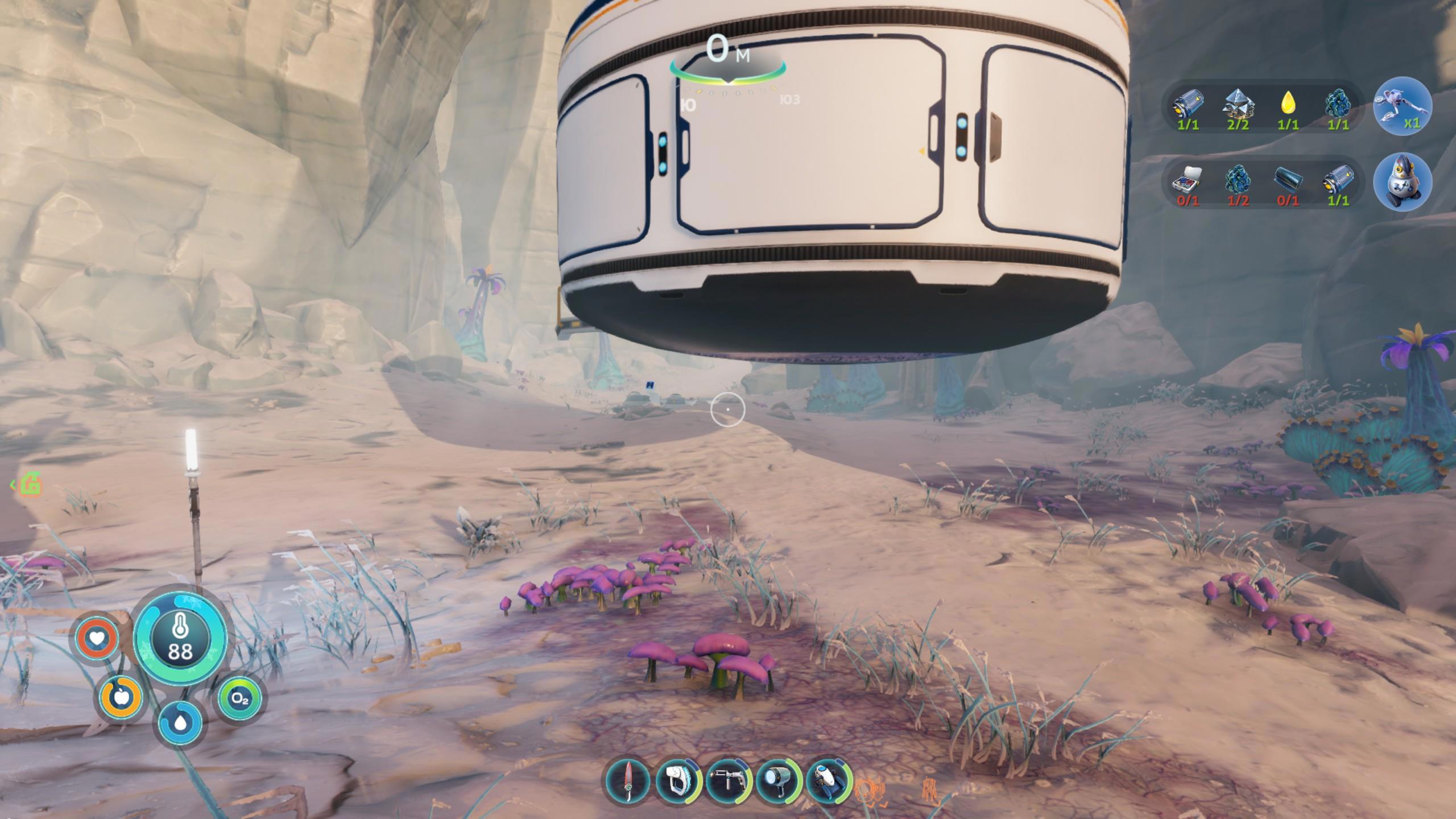The height and width of the screenshot is (819, 1456).
Task: Click the silver crystal ingredient showing 2/2
Action: (x=1238, y=104)
